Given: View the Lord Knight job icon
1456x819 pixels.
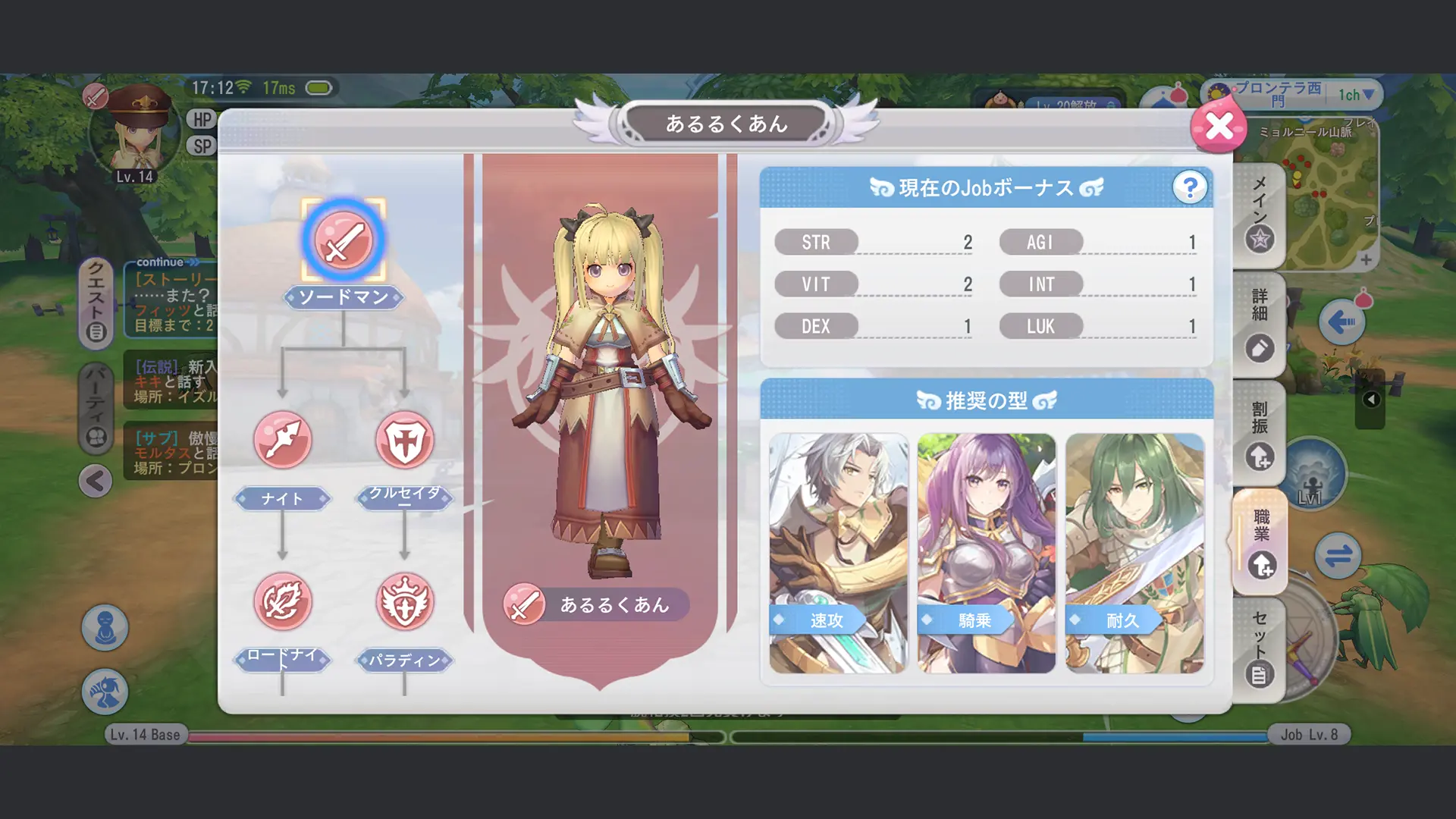Looking at the screenshot, I should coord(283,601).
